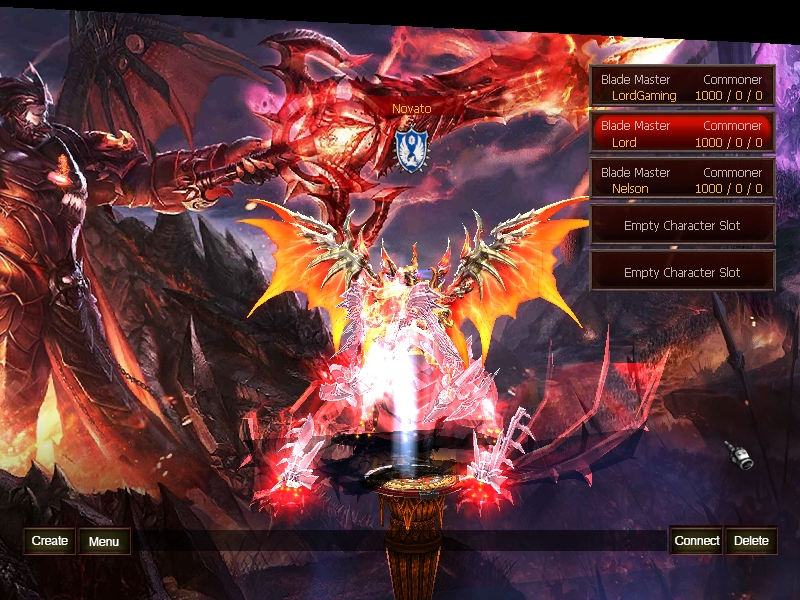Image resolution: width=800 pixels, height=600 pixels.
Task: Delete the selected character
Action: (751, 541)
